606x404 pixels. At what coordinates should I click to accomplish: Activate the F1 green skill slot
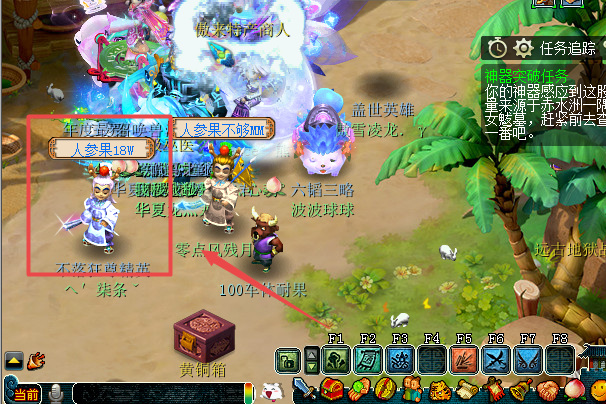click(336, 360)
